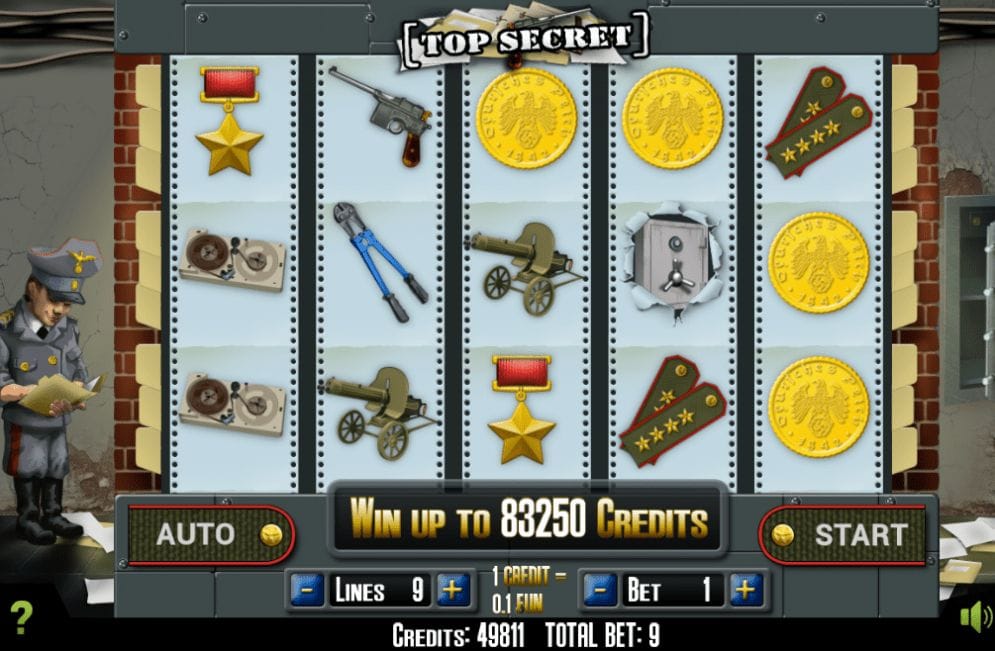Raise the Bet amount
Viewport: 995px width, 651px height.
tap(746, 590)
